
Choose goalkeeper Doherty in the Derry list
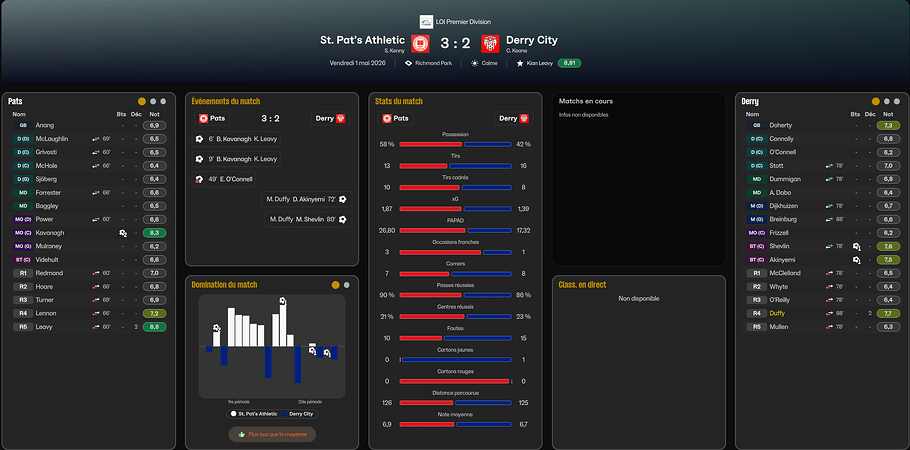(x=781, y=125)
